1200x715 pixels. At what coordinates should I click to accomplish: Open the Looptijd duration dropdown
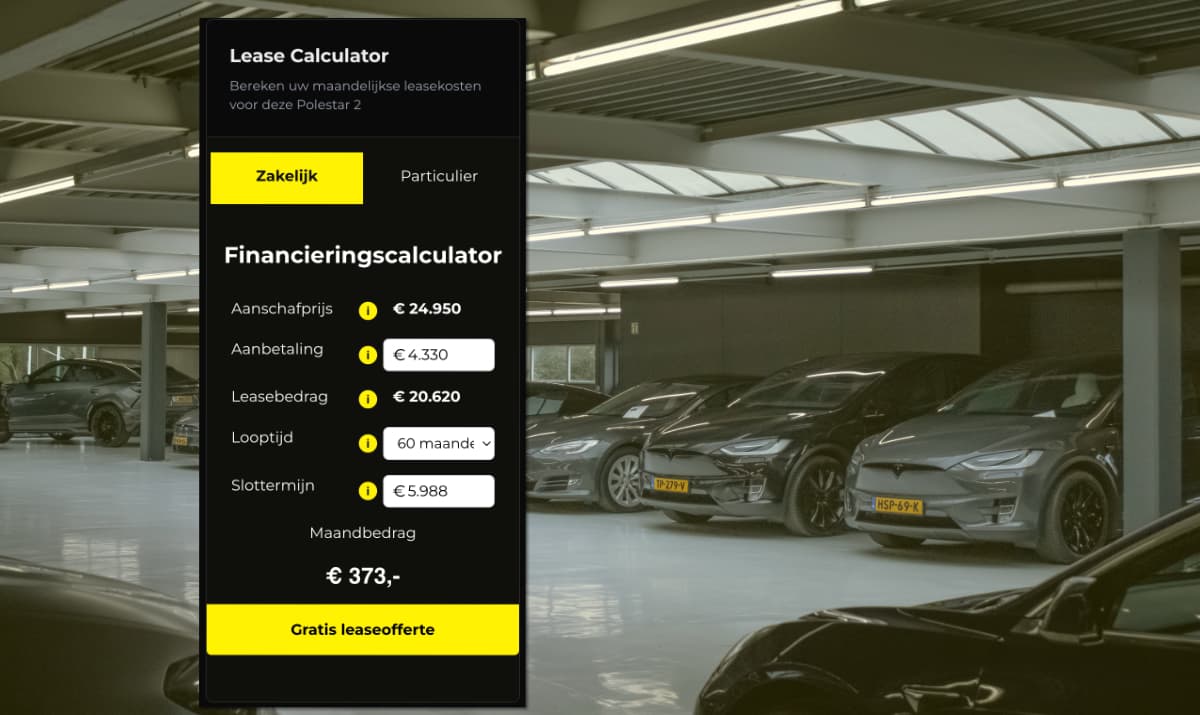438,443
